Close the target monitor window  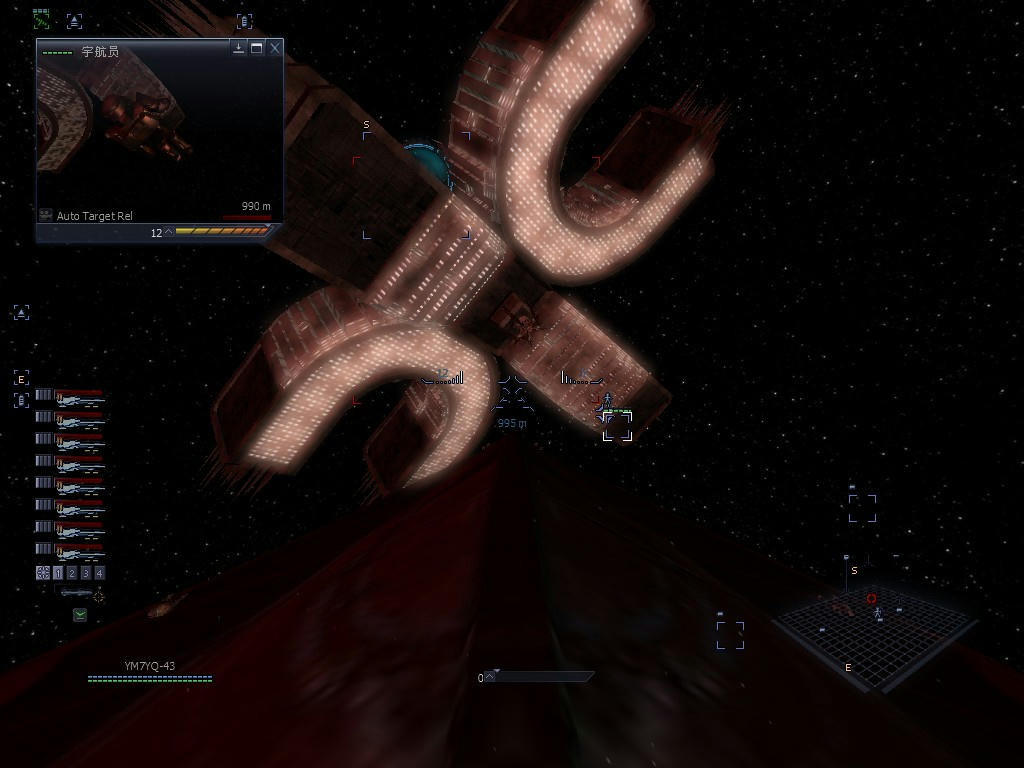(x=275, y=48)
